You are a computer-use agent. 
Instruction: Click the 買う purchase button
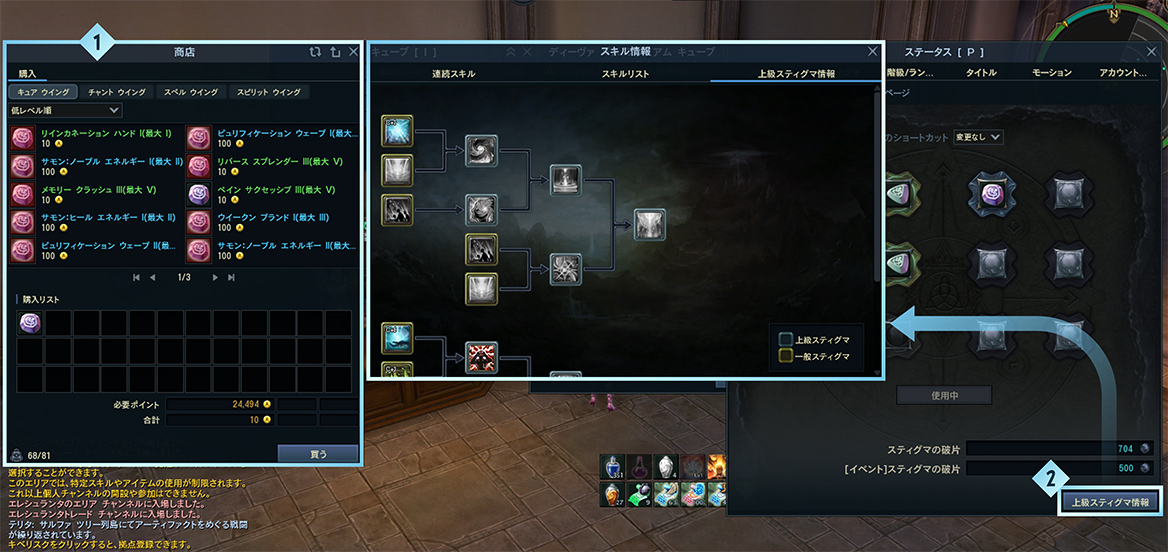point(317,453)
